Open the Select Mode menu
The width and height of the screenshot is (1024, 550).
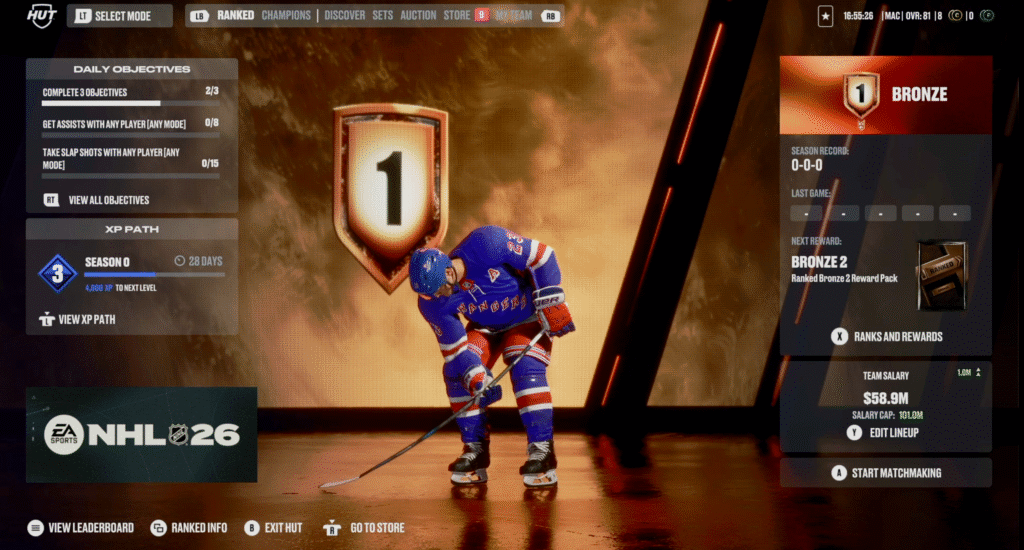click(121, 16)
